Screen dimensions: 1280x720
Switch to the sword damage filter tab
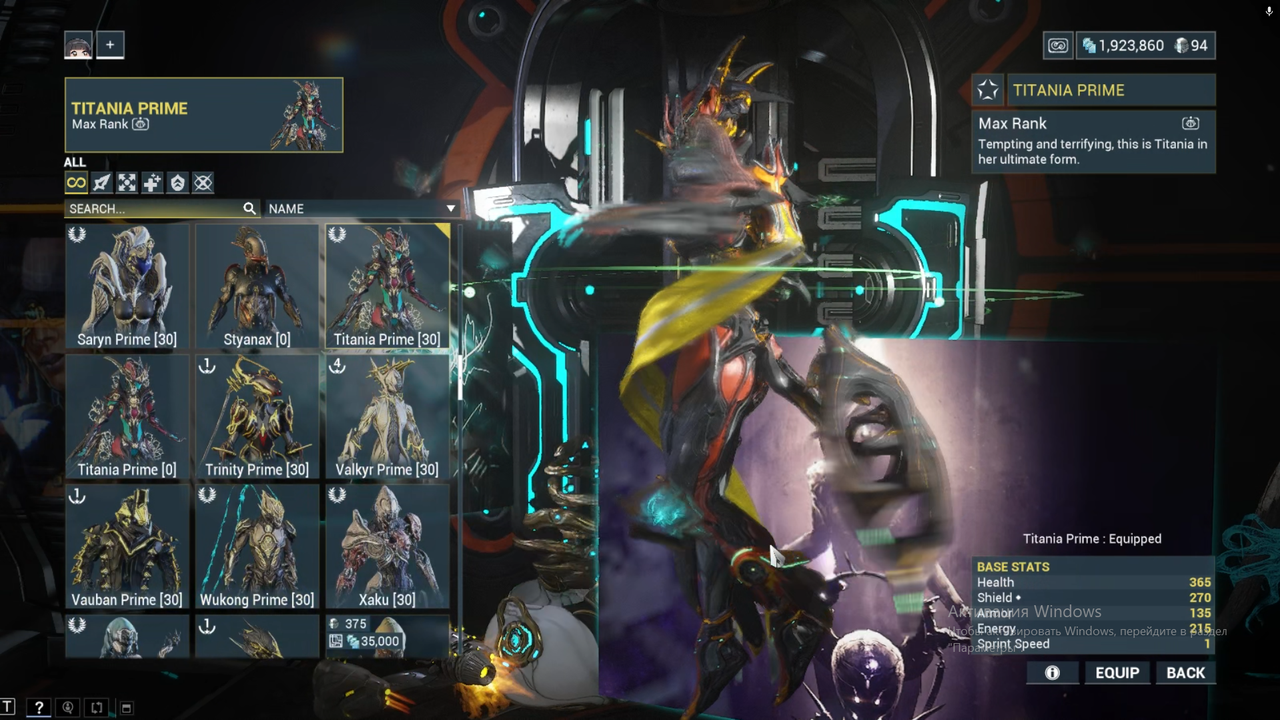coord(102,183)
